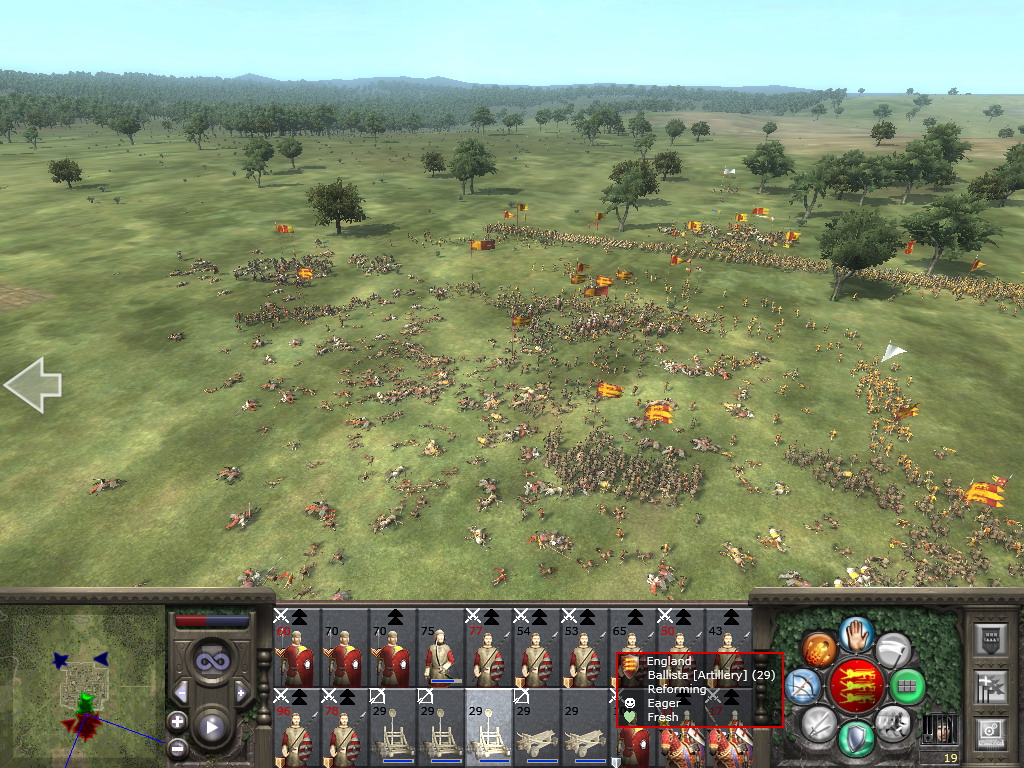Click the play button on speed controls
1024x768 pixels.
click(x=211, y=728)
